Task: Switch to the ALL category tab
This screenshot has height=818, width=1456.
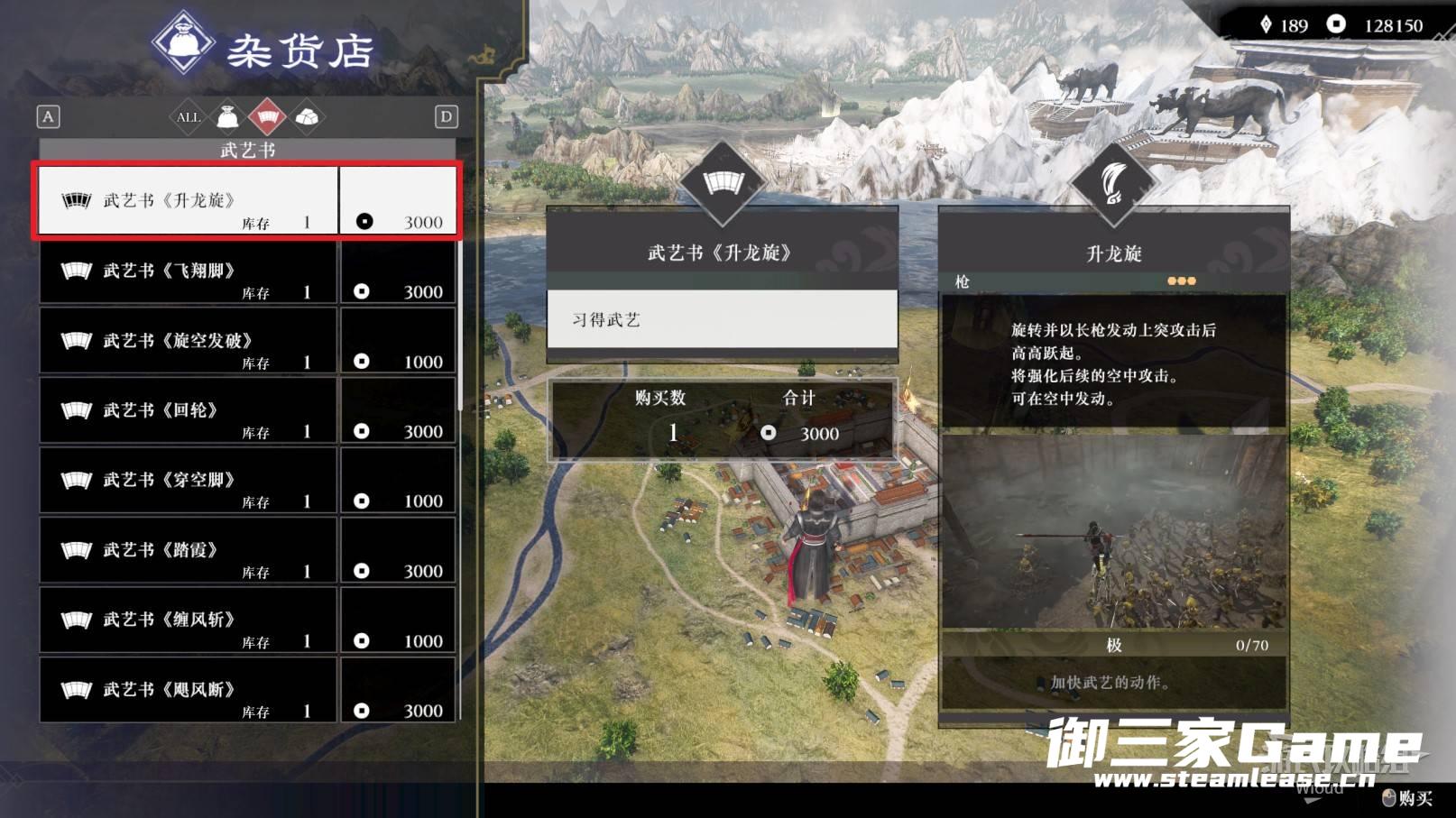Action: [x=188, y=117]
